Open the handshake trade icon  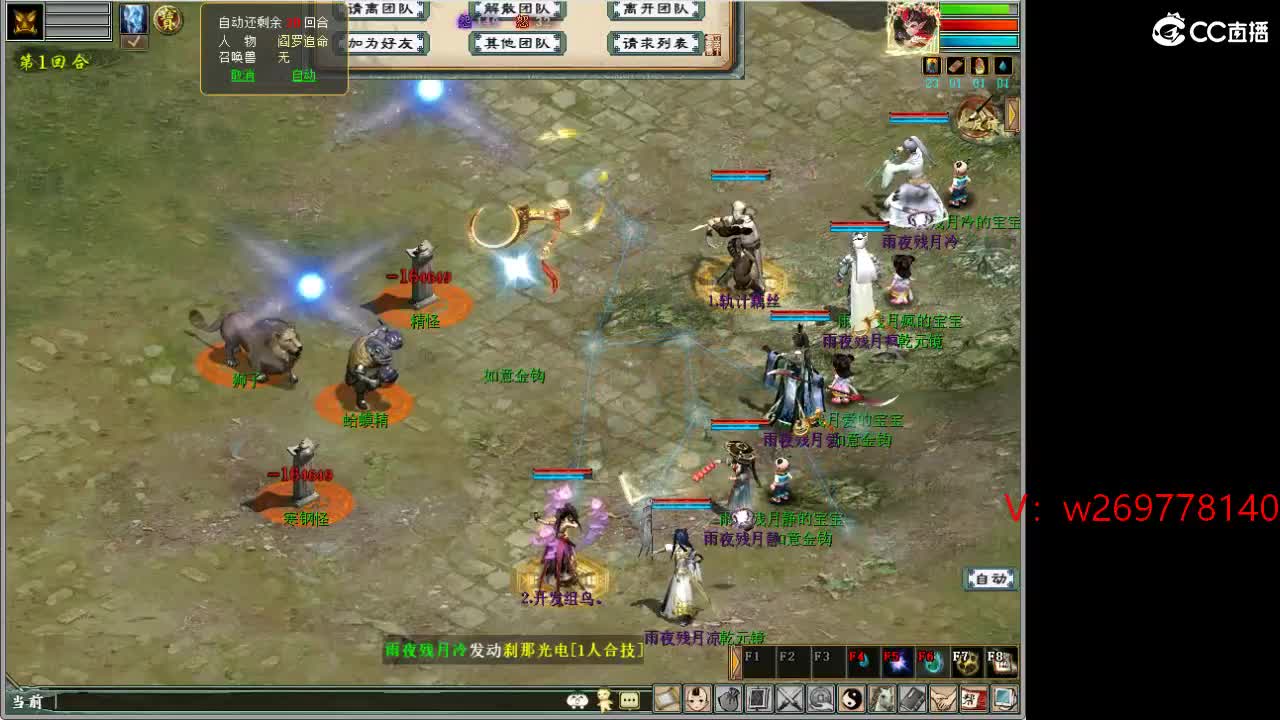(942, 700)
